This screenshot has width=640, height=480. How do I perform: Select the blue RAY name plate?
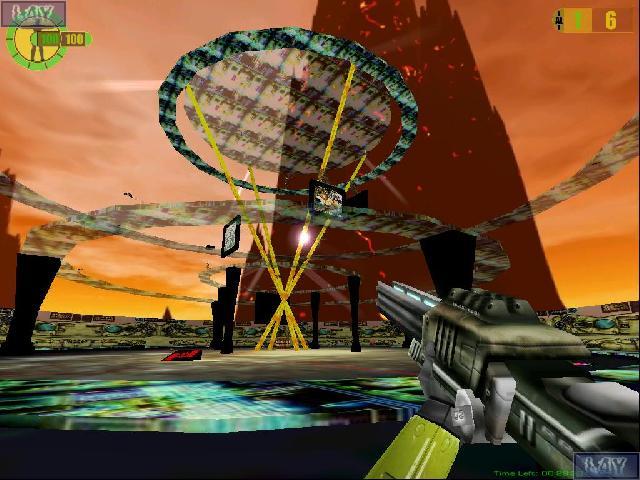point(606,465)
